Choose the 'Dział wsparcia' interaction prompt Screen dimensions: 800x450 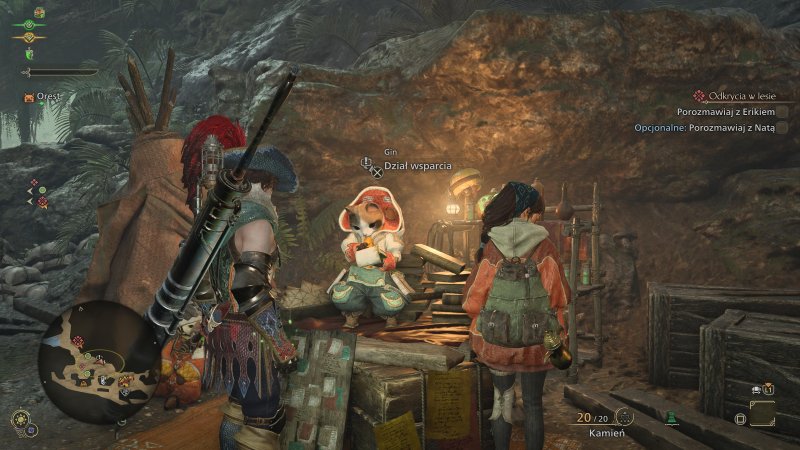tap(418, 165)
